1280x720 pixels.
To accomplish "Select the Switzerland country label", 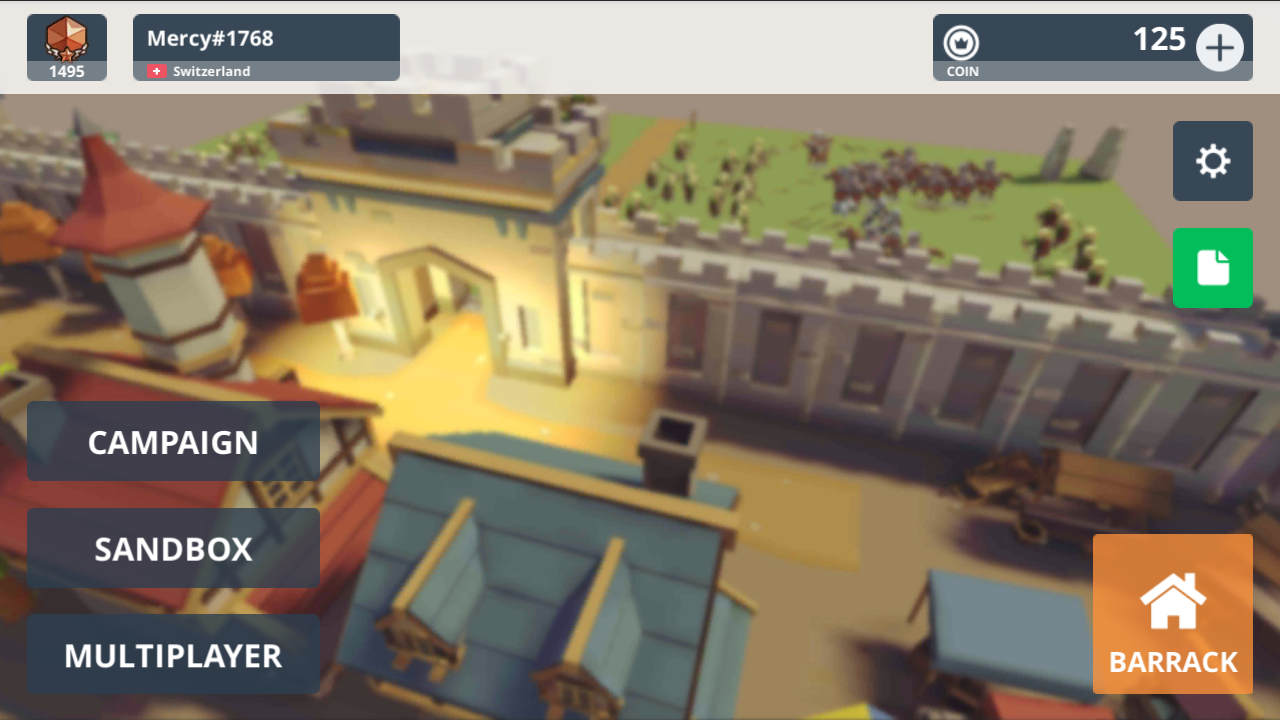I will pos(210,71).
